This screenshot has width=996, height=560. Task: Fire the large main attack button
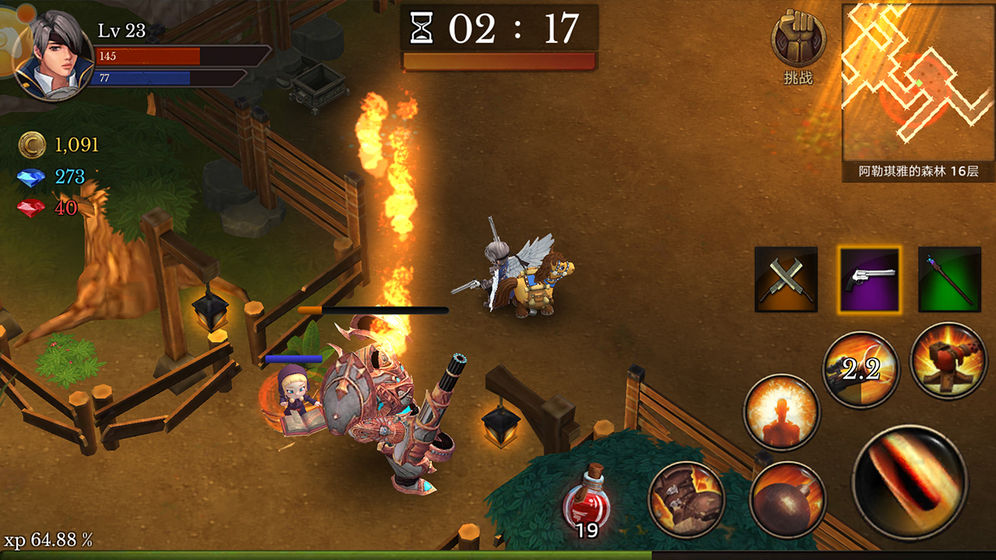tap(909, 481)
